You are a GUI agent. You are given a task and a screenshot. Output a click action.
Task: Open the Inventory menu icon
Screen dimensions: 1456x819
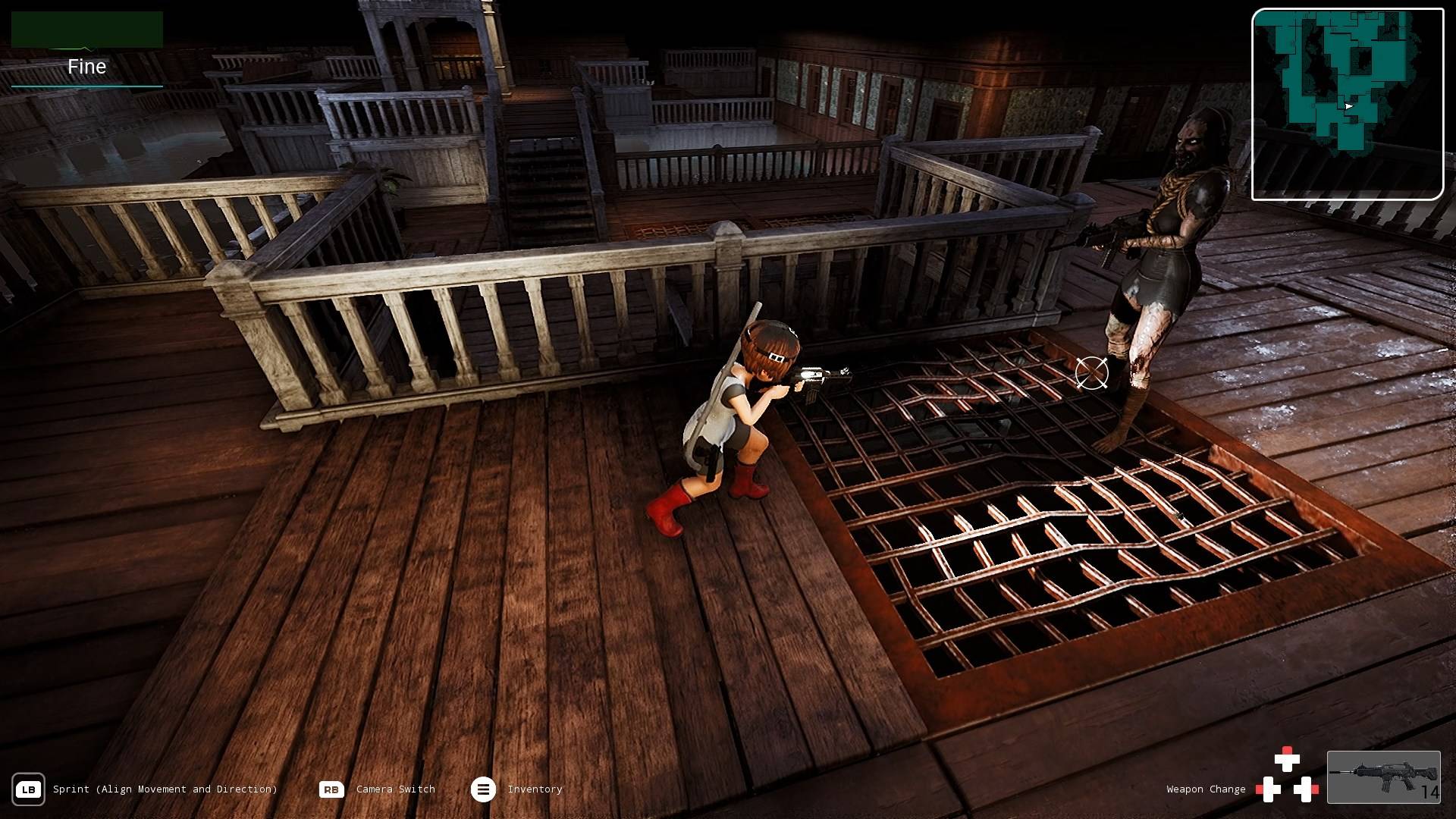coord(483,789)
